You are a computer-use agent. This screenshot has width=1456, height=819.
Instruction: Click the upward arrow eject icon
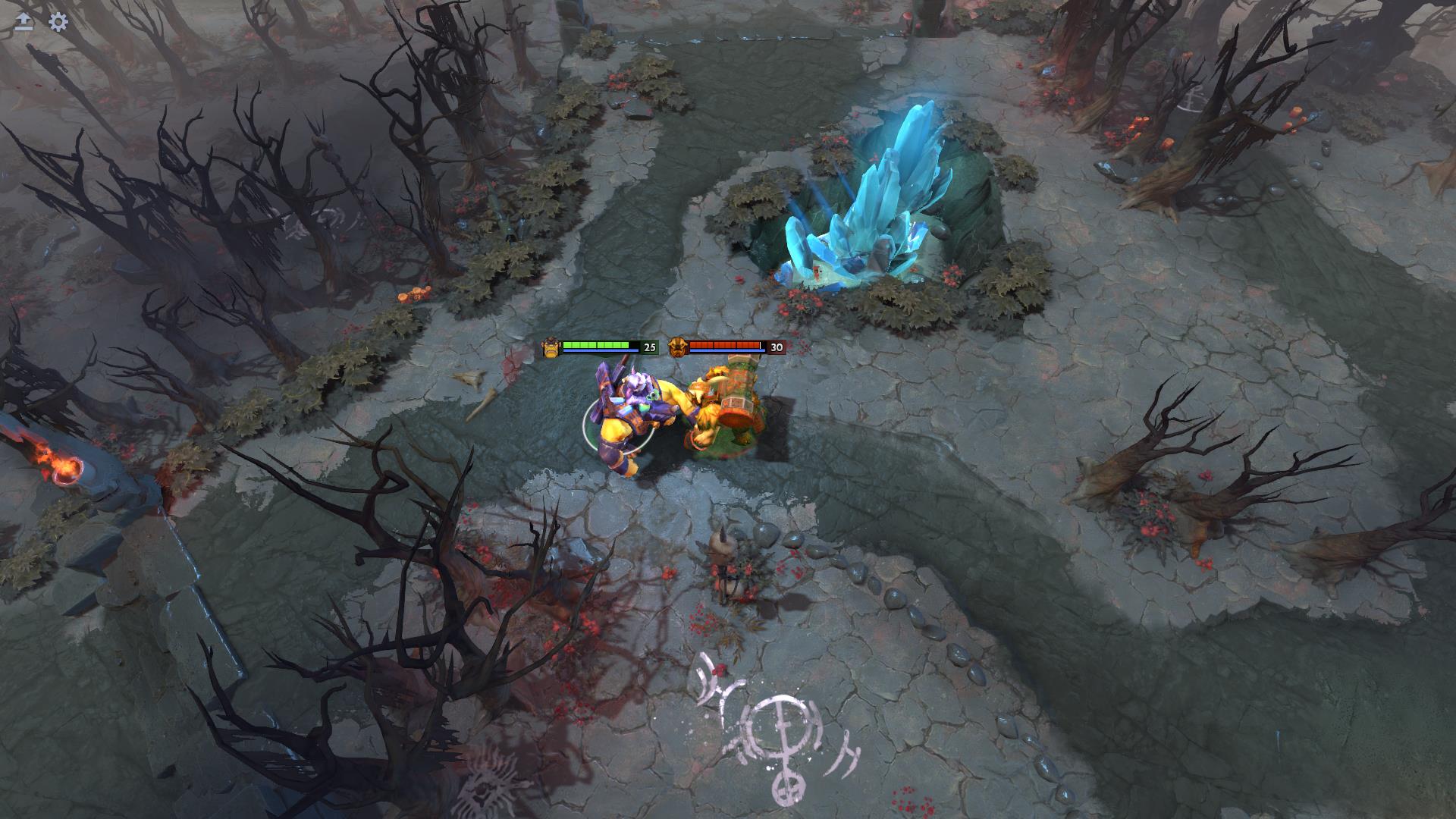point(24,22)
